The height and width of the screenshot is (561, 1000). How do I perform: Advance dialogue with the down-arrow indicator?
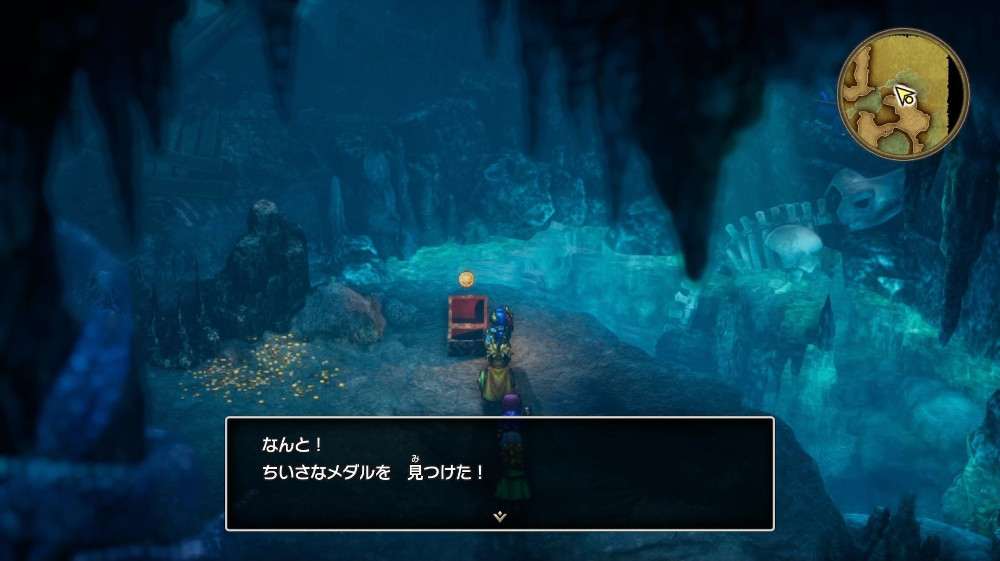(500, 516)
